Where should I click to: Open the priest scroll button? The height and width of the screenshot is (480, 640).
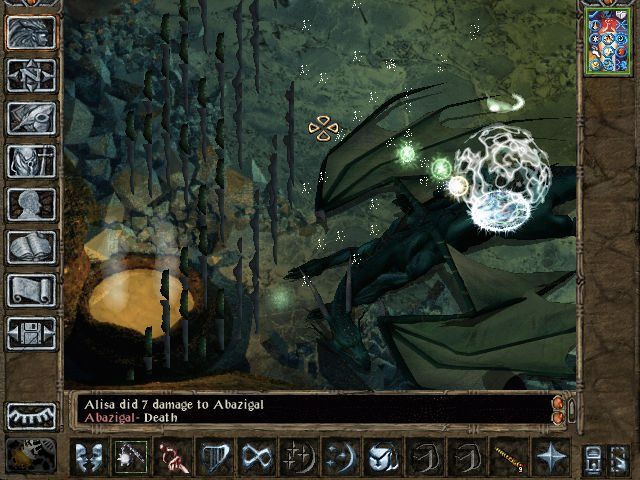tap(31, 290)
